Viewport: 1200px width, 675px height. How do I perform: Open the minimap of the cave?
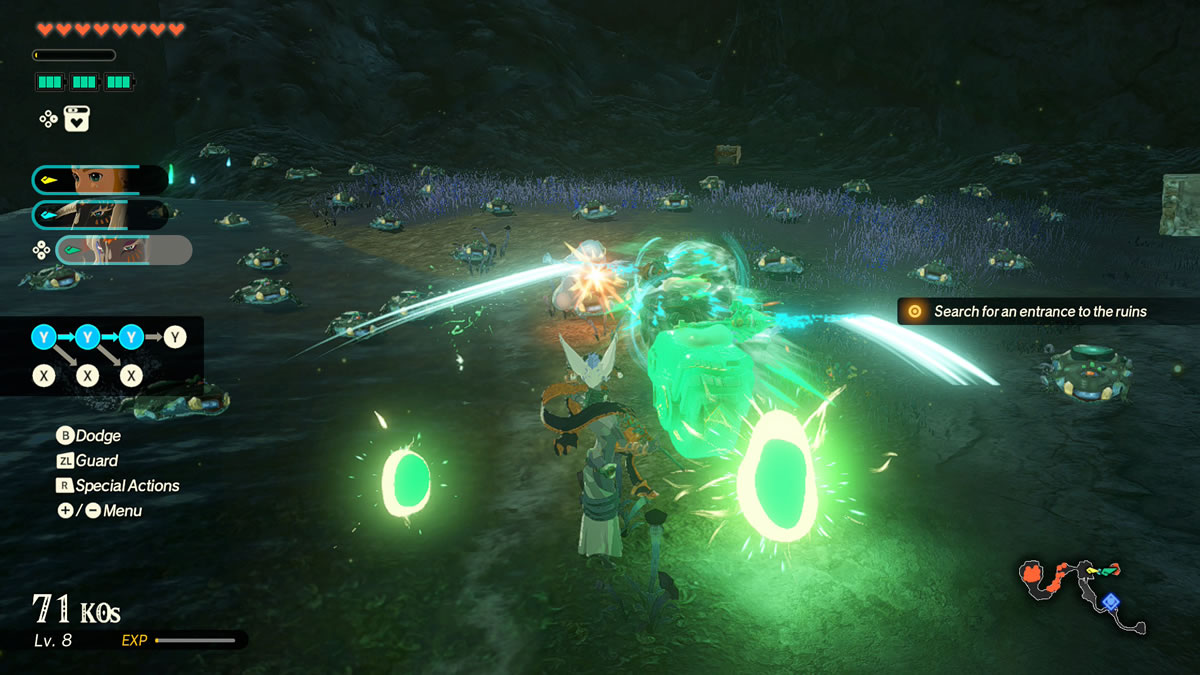1082,596
